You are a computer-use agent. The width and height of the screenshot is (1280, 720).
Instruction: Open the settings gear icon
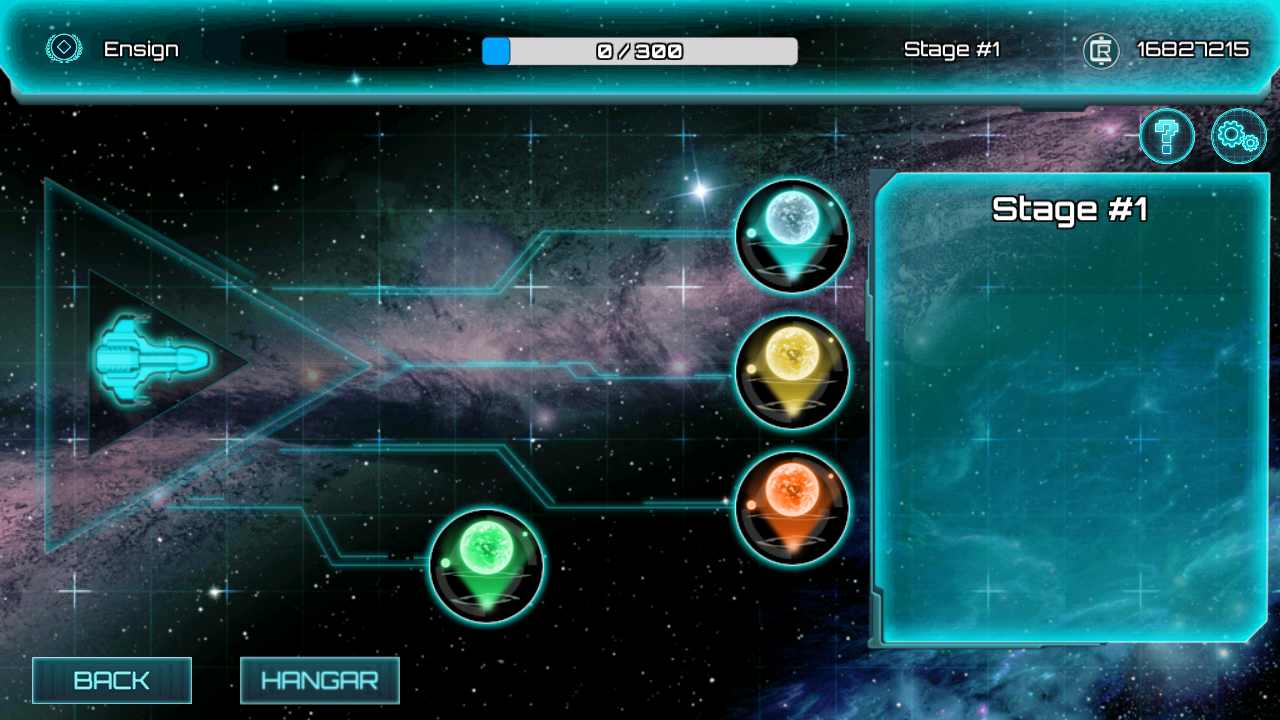1238,136
